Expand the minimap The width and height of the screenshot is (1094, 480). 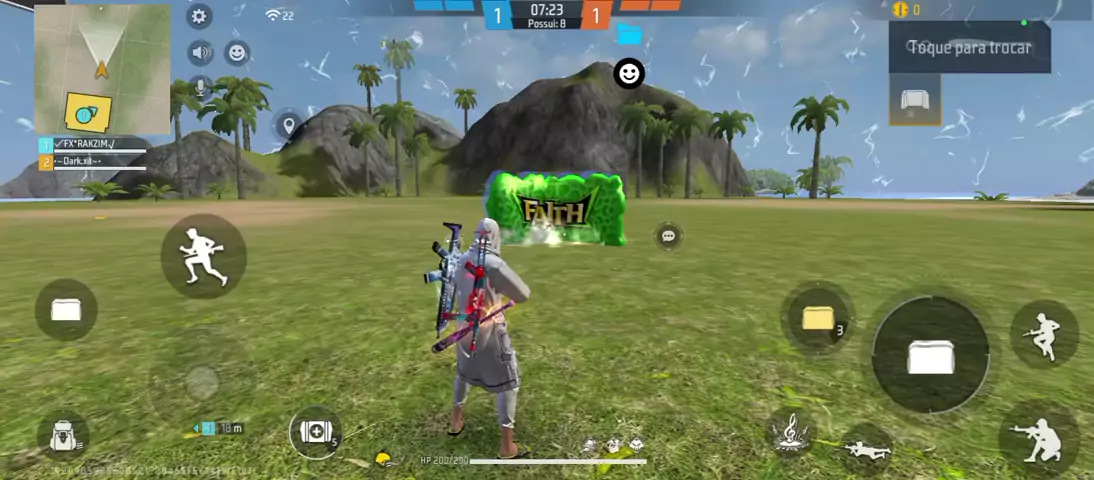pyautogui.click(x=102, y=69)
